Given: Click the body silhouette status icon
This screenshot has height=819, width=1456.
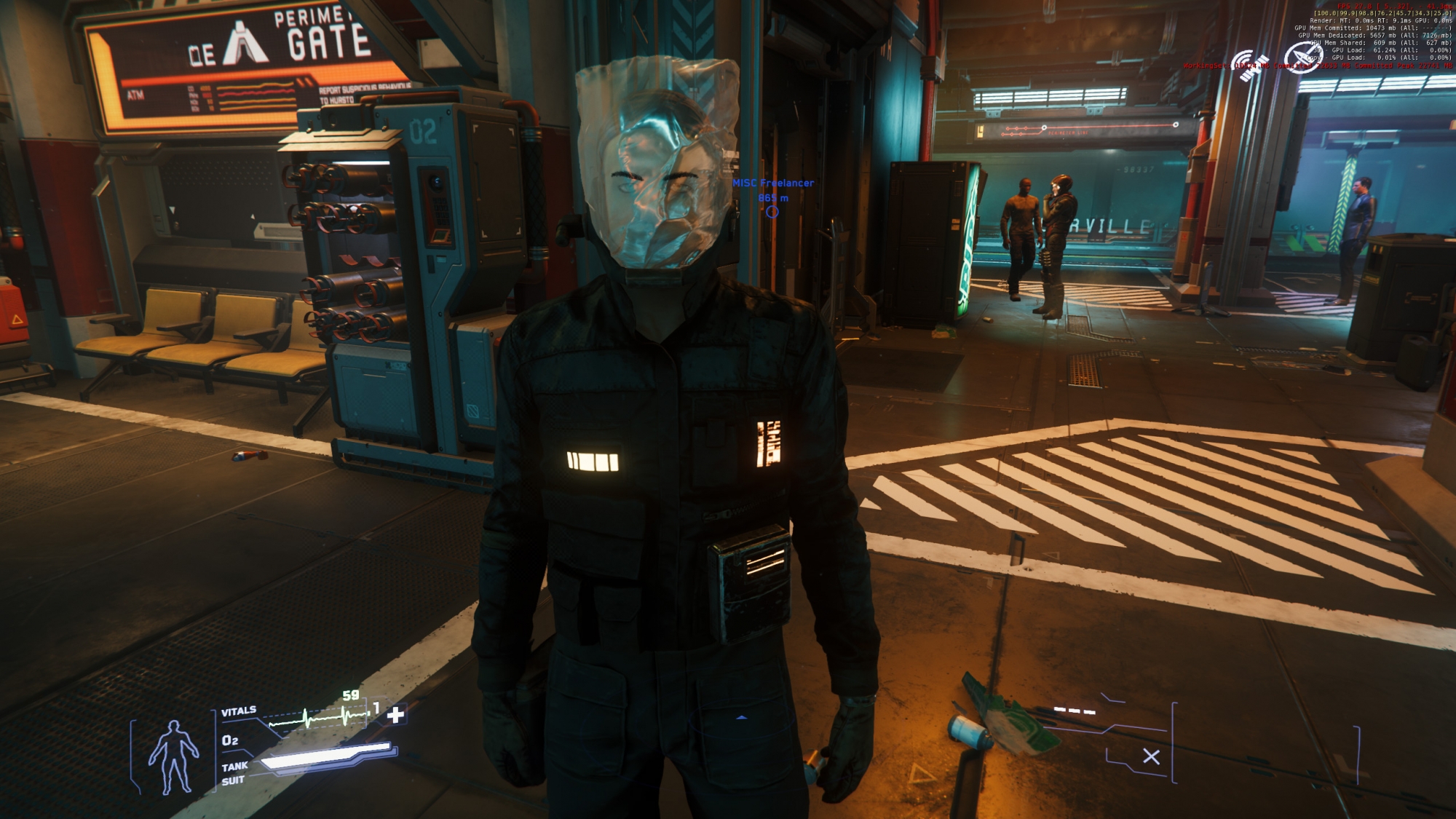Looking at the screenshot, I should pos(173,757).
